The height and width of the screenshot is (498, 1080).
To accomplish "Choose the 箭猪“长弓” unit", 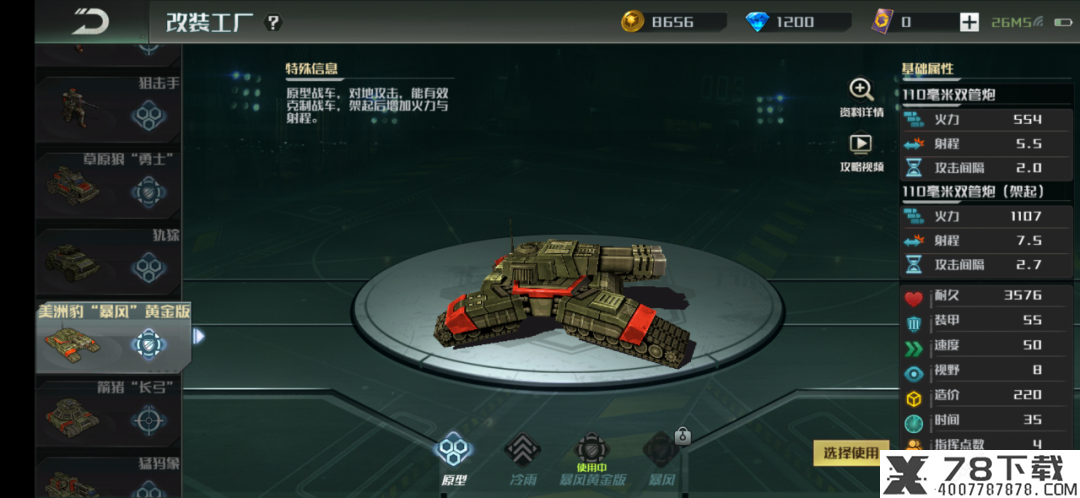I will [108, 416].
